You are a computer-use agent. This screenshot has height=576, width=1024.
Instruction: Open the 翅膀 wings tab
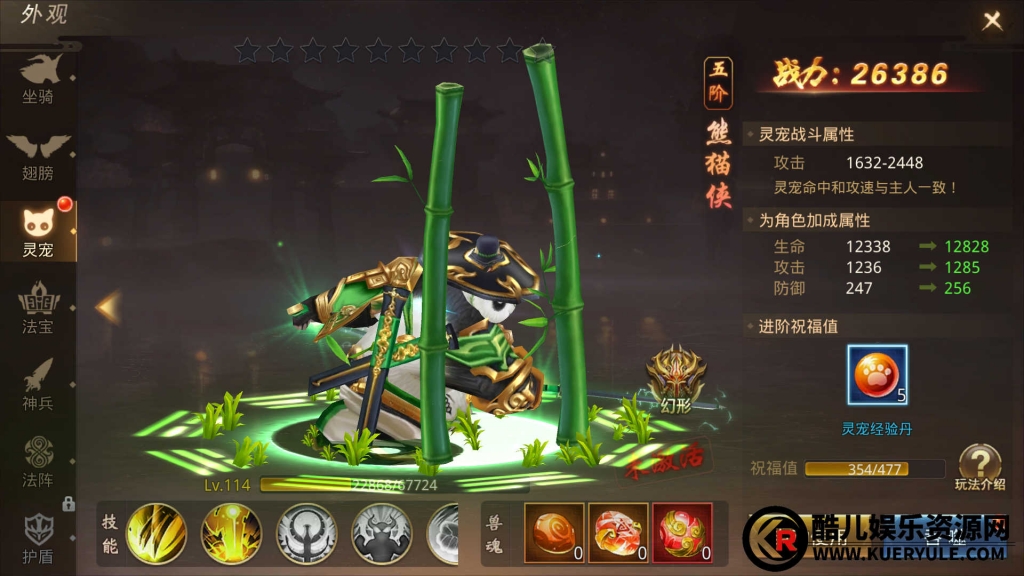(x=38, y=155)
